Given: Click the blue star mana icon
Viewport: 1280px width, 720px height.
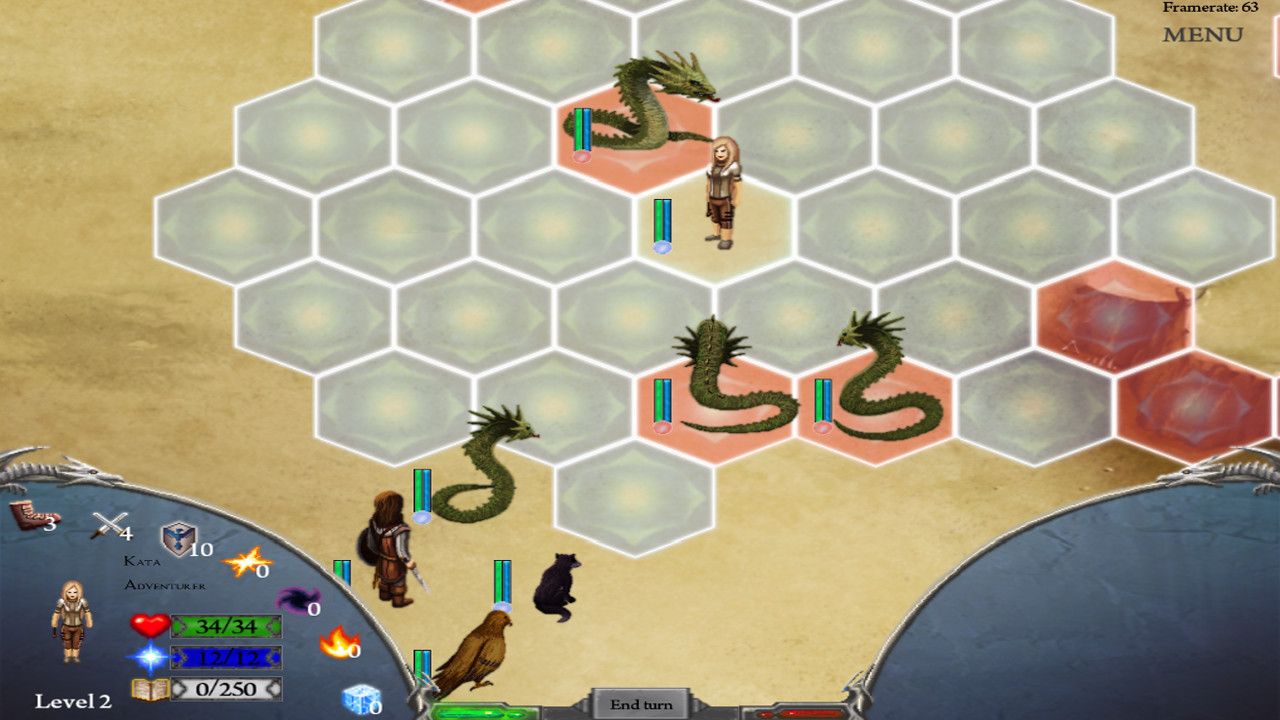Looking at the screenshot, I should tap(150, 658).
